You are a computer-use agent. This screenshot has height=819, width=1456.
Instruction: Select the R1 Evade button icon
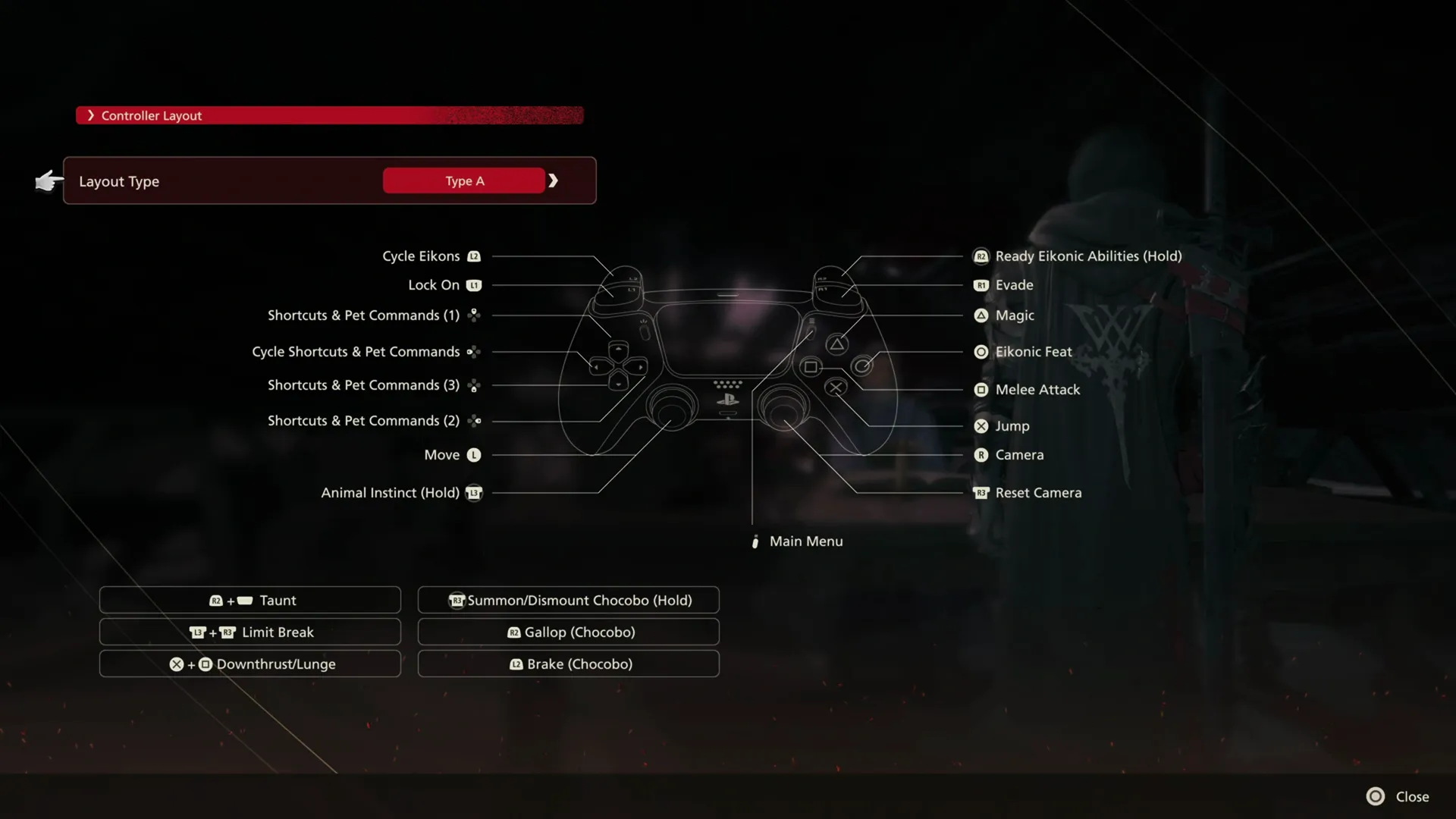click(x=981, y=285)
